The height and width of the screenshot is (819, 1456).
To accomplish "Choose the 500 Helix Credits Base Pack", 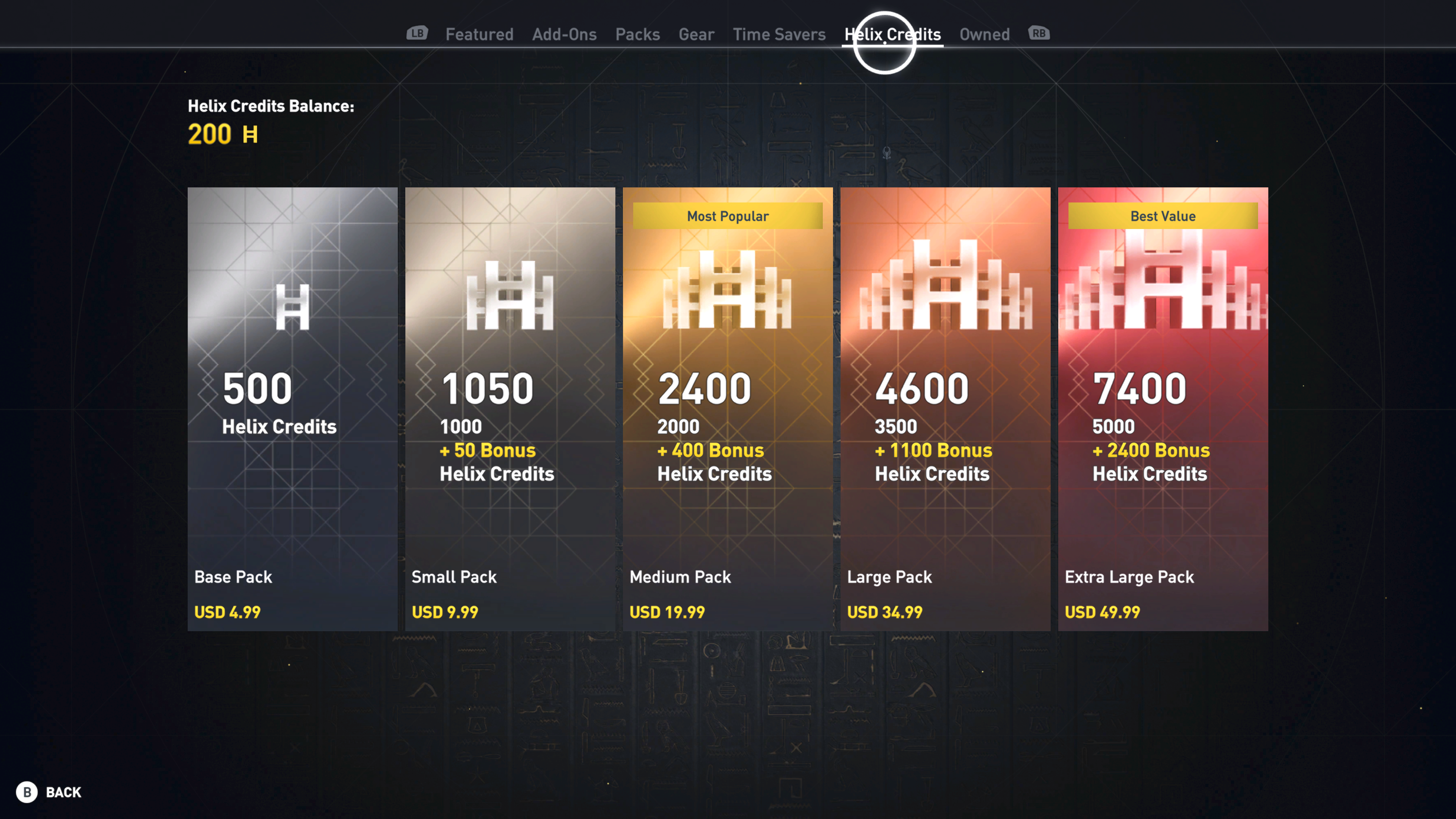I will click(292, 409).
